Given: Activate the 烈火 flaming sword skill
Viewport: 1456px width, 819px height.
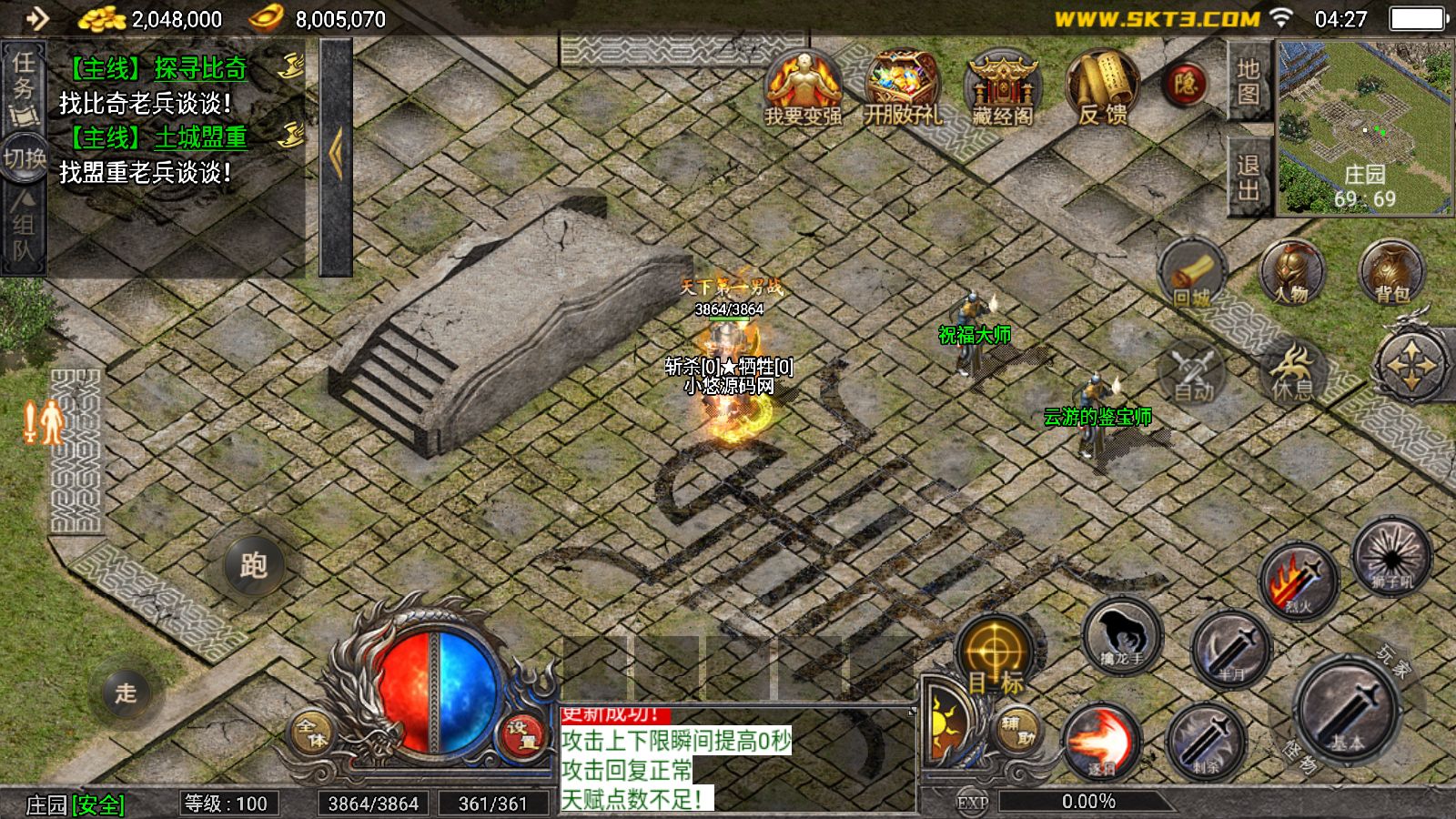Looking at the screenshot, I should pyautogui.click(x=1299, y=580).
